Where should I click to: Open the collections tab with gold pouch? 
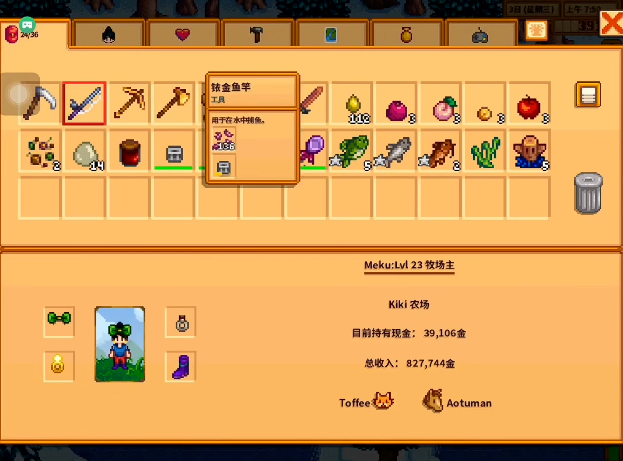point(406,34)
